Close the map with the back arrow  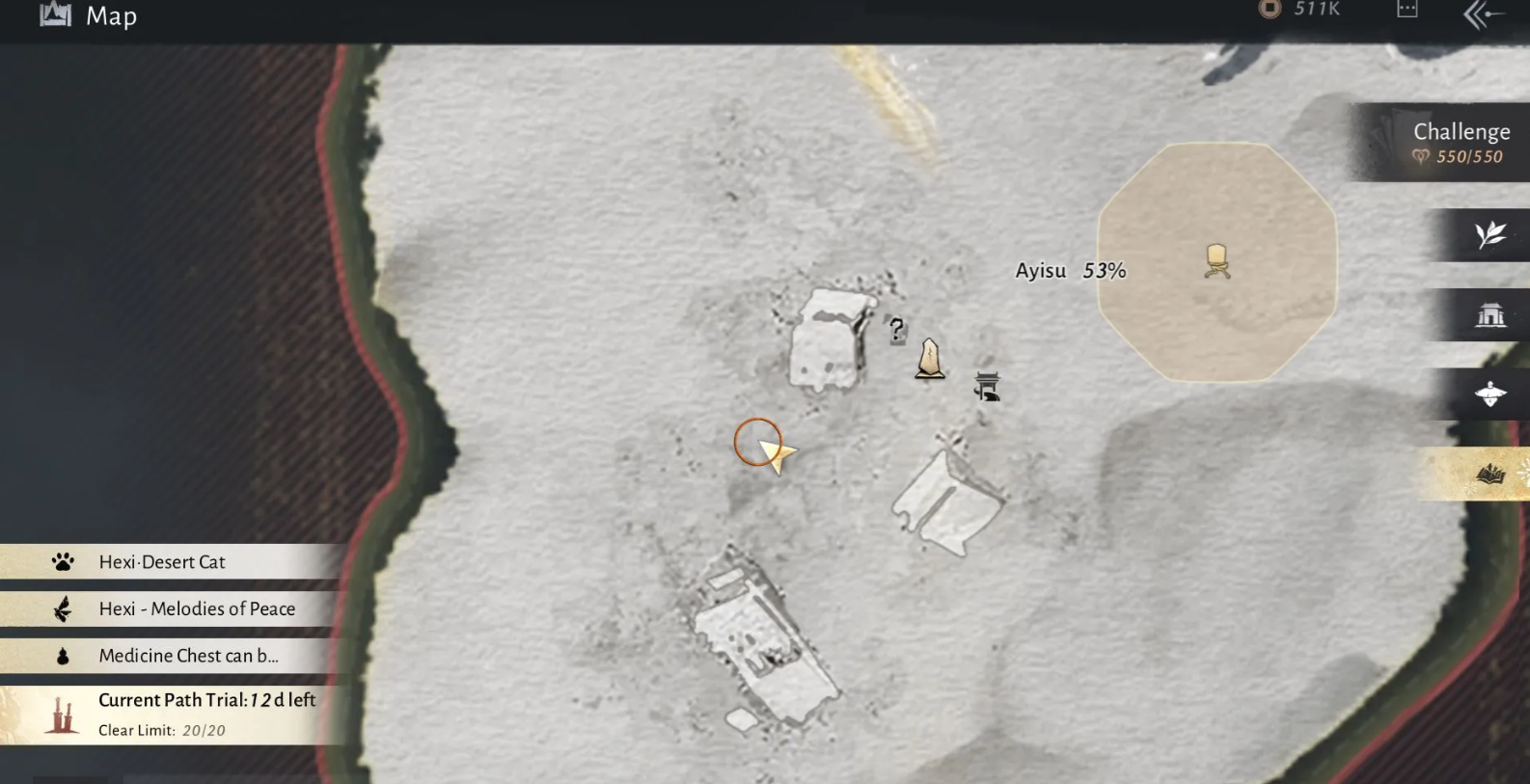tap(1483, 14)
